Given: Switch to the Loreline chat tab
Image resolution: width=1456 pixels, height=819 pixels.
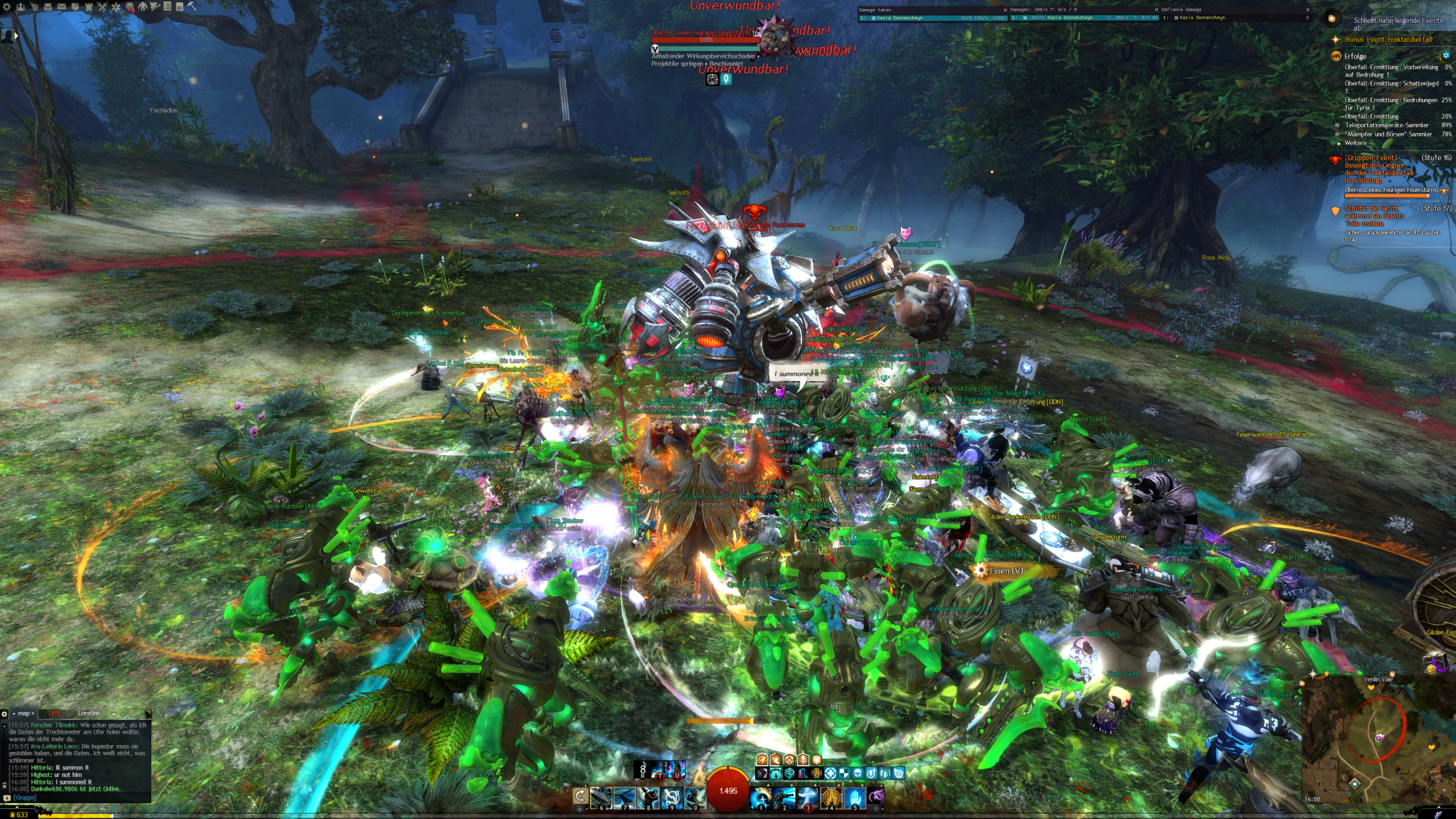Looking at the screenshot, I should pyautogui.click(x=89, y=713).
